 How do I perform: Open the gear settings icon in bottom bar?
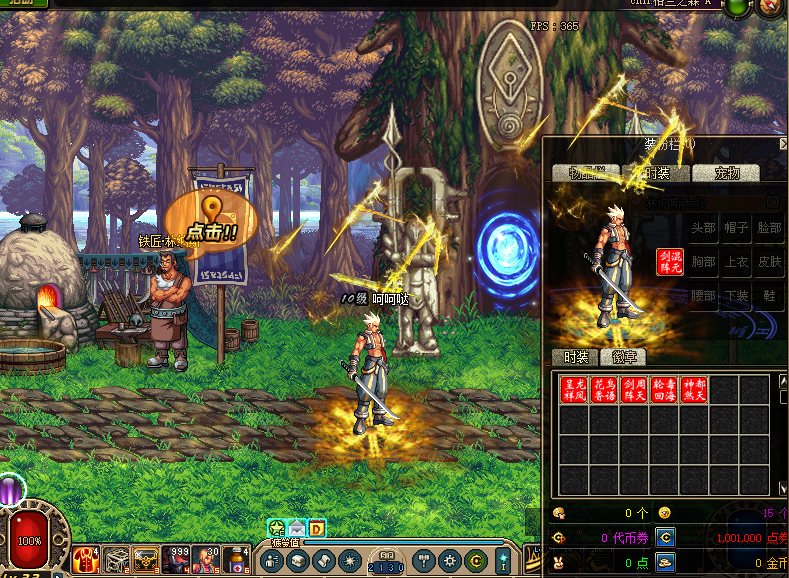(x=451, y=561)
